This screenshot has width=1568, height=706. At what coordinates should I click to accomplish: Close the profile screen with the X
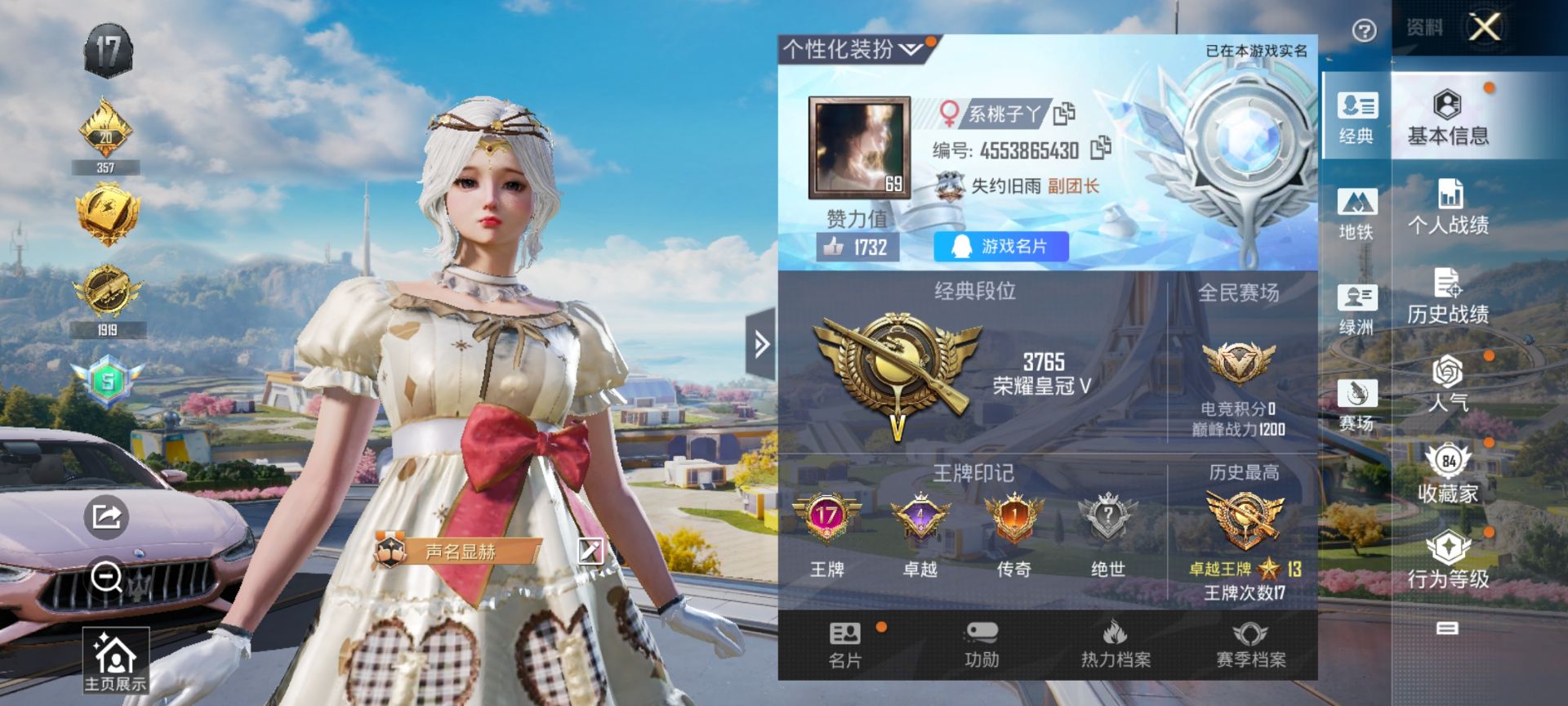coord(1484,27)
